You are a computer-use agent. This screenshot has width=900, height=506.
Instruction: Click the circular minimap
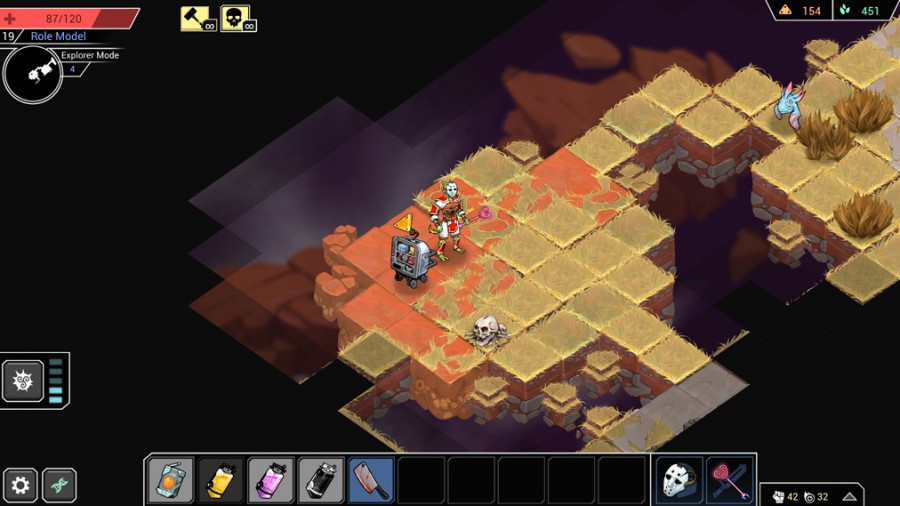coord(33,75)
